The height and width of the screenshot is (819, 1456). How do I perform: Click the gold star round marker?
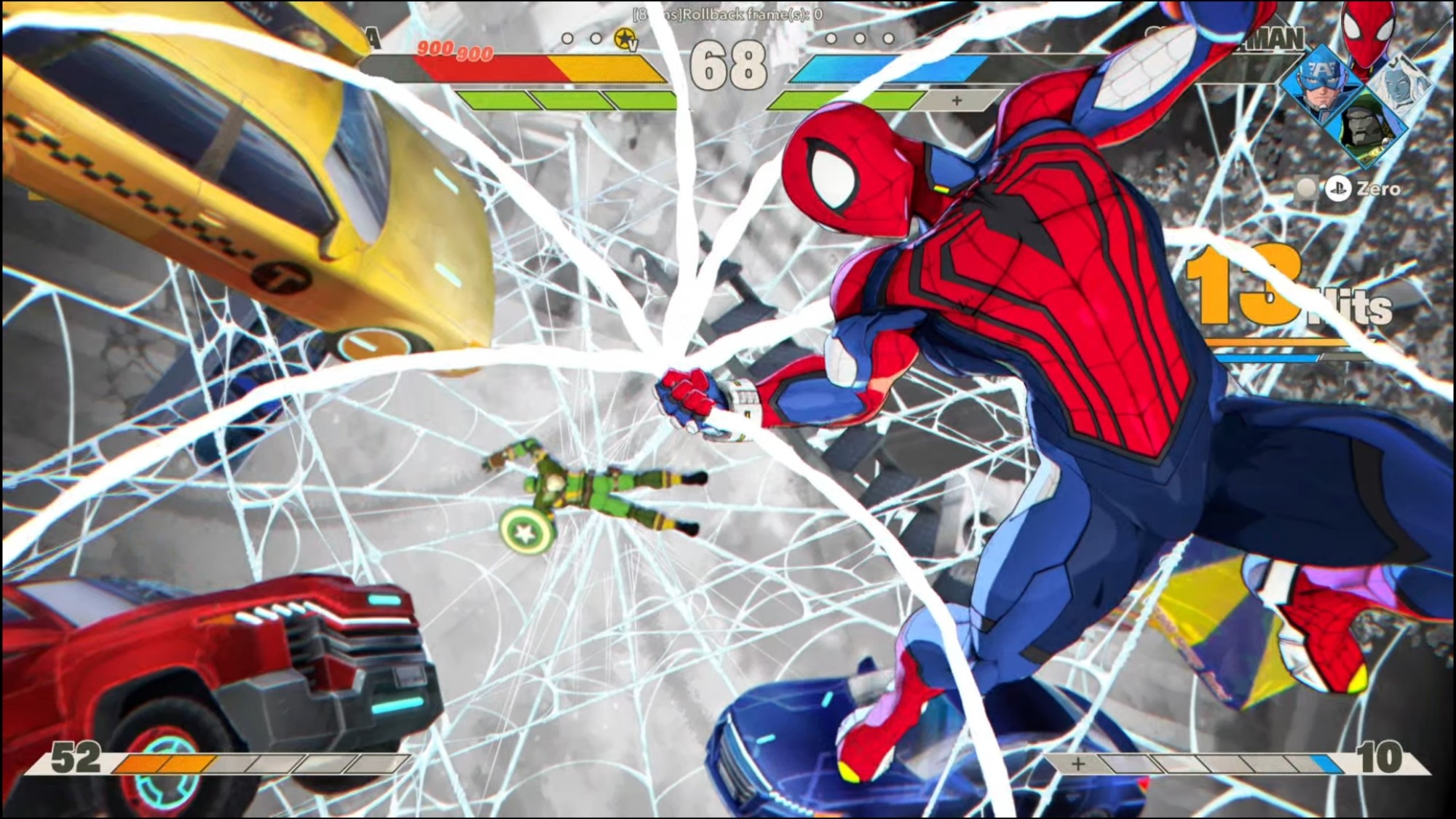coord(625,39)
